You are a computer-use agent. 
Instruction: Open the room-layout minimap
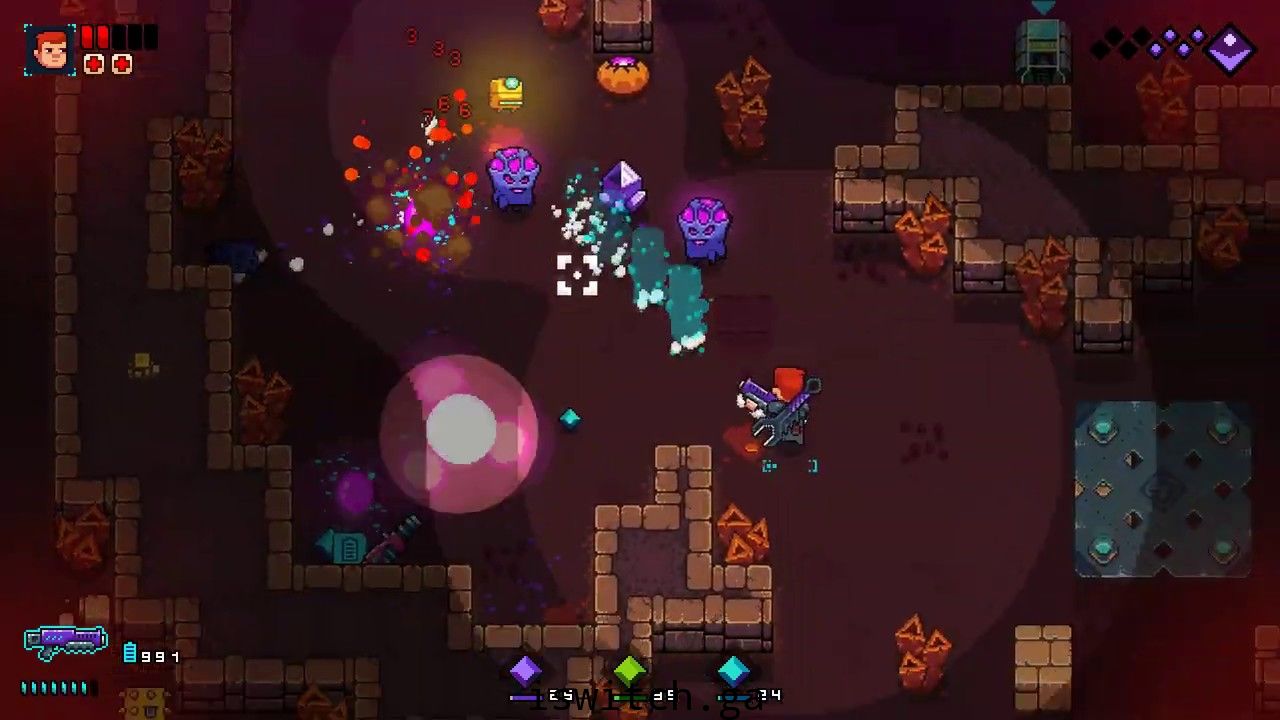pos(1162,489)
